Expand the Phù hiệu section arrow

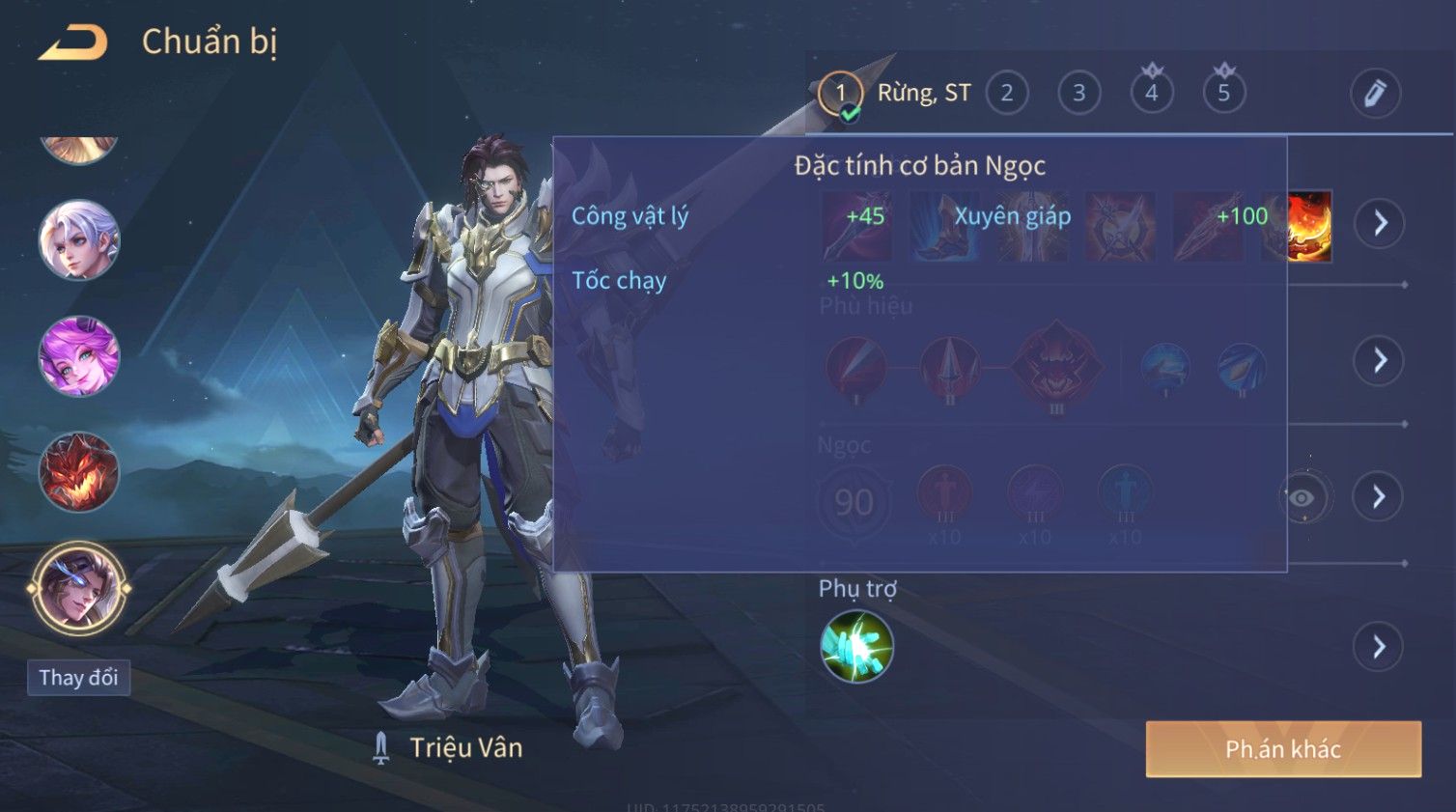pyautogui.click(x=1380, y=360)
